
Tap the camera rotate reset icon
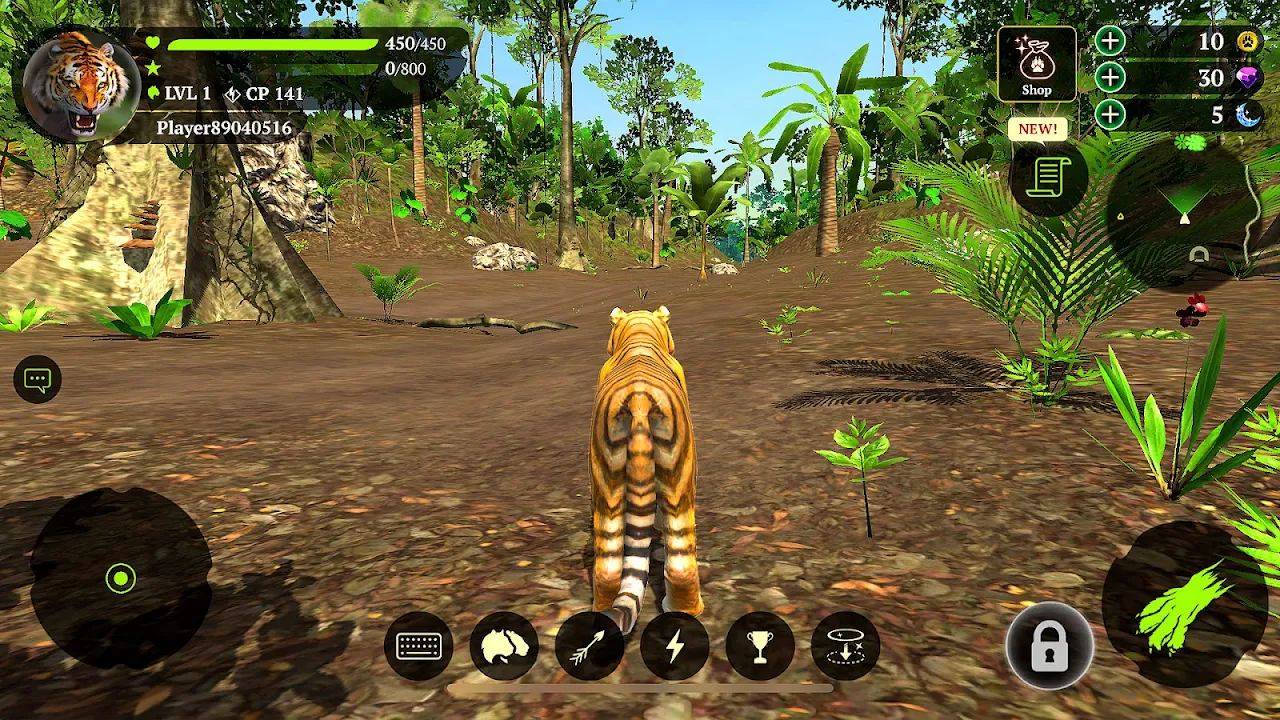[x=845, y=646]
